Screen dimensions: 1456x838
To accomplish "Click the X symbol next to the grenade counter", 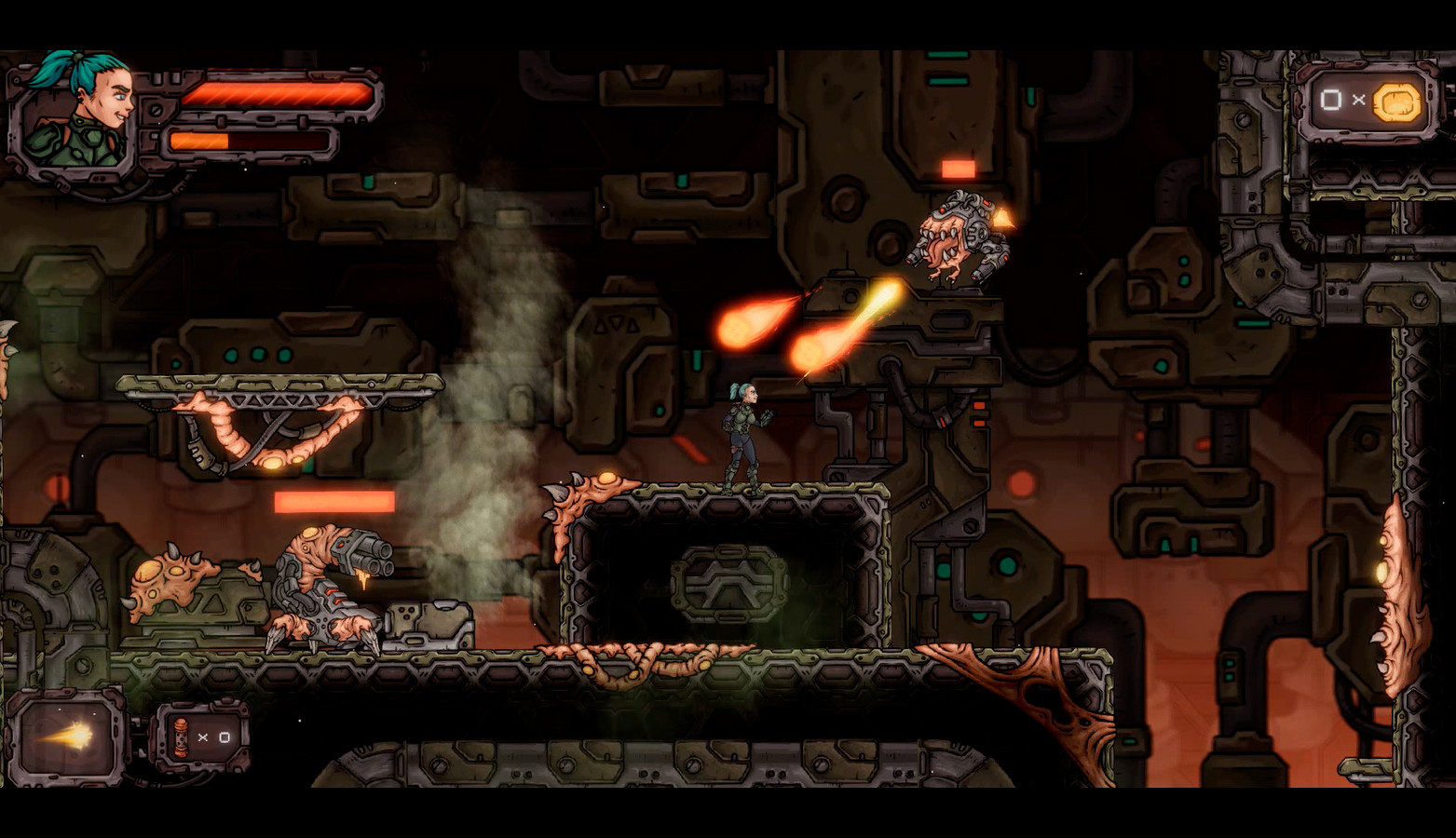I will pyautogui.click(x=205, y=737).
